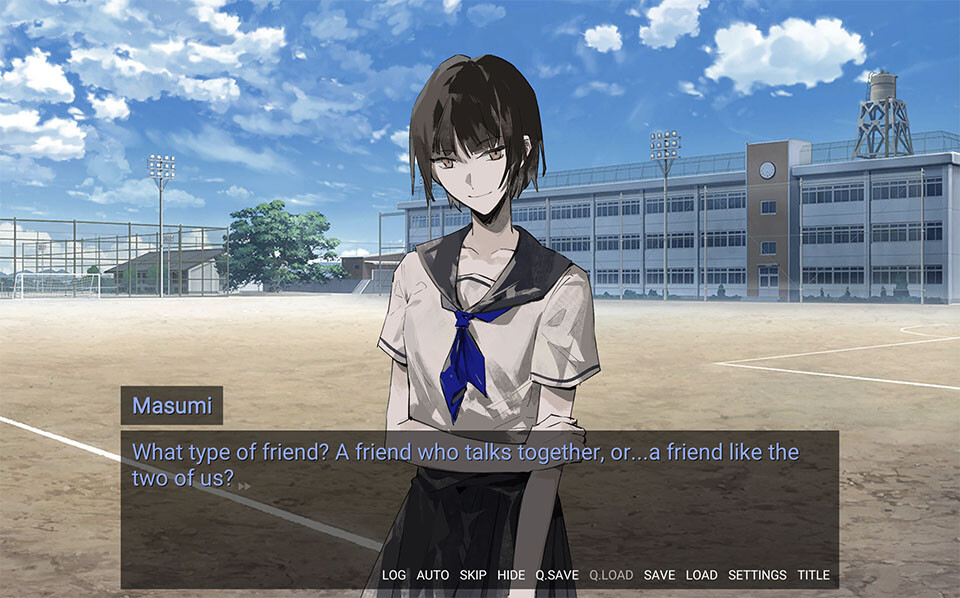This screenshot has height=598, width=960.
Task: Open the SETTINGS screen
Action: pos(757,575)
